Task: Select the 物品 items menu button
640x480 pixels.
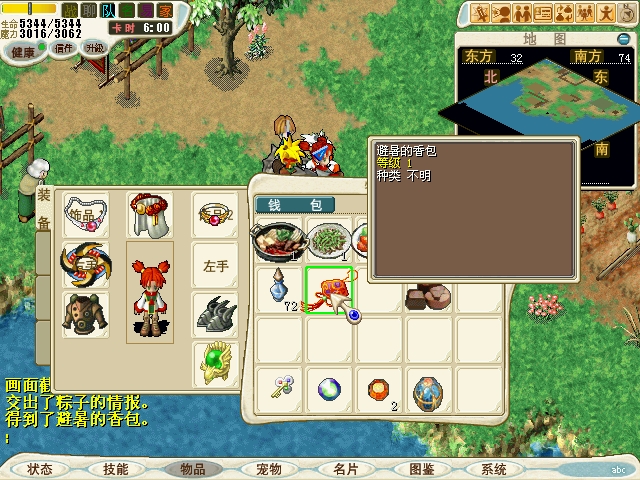Action: tap(192, 468)
